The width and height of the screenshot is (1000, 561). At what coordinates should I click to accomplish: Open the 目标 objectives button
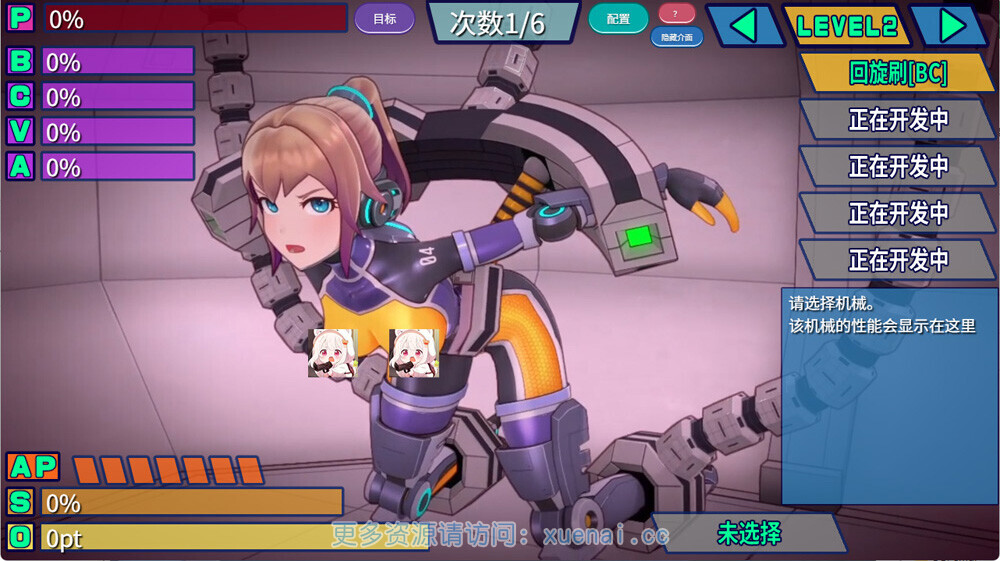pyautogui.click(x=384, y=19)
